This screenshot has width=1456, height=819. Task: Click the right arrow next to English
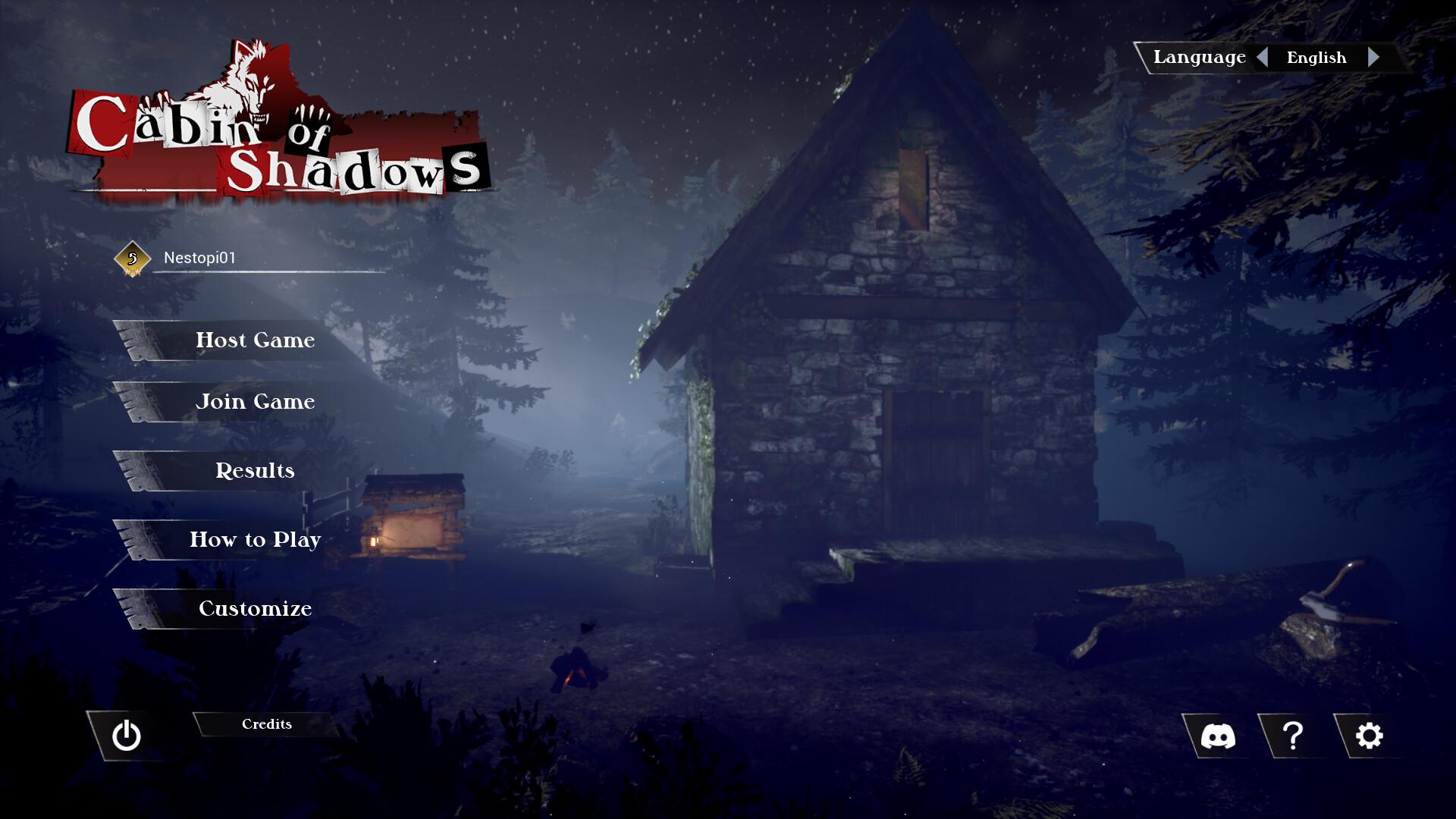[1374, 57]
